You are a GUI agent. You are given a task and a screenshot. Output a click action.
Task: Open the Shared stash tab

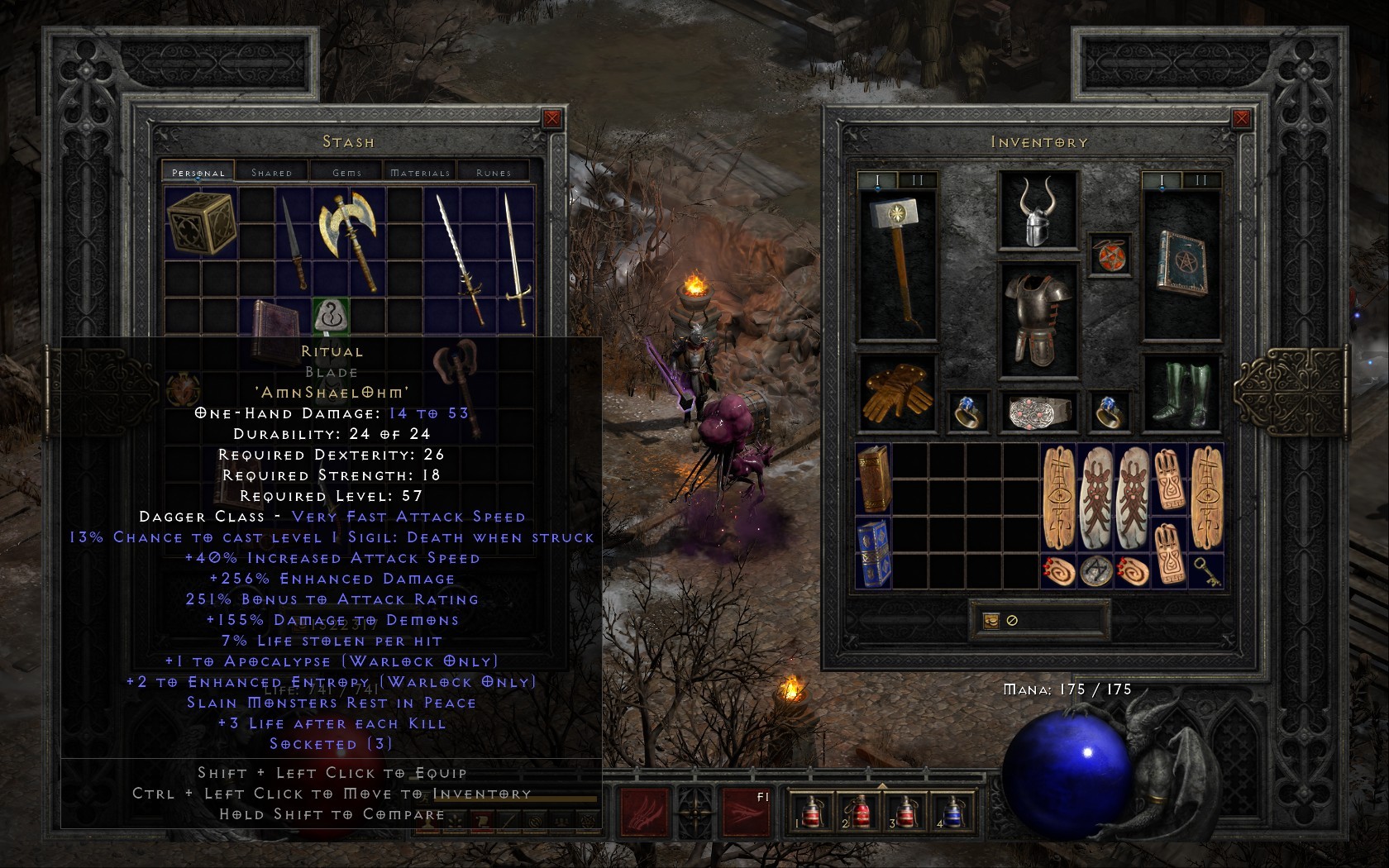[272, 172]
